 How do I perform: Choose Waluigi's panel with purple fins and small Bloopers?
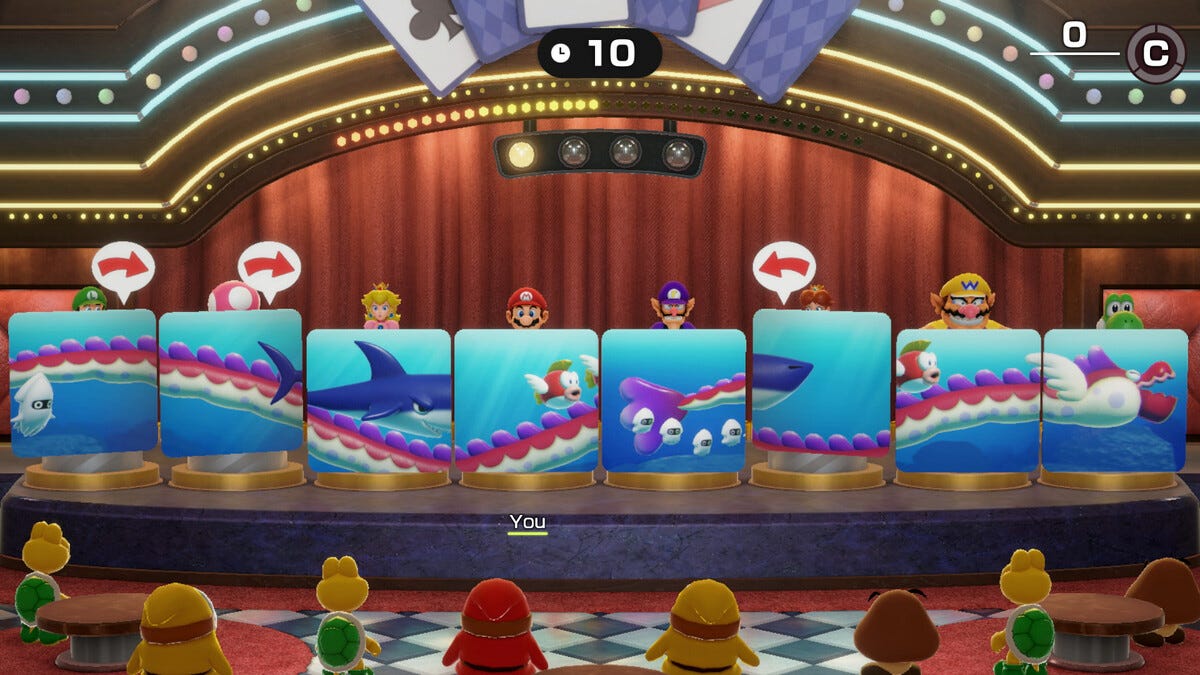point(673,400)
